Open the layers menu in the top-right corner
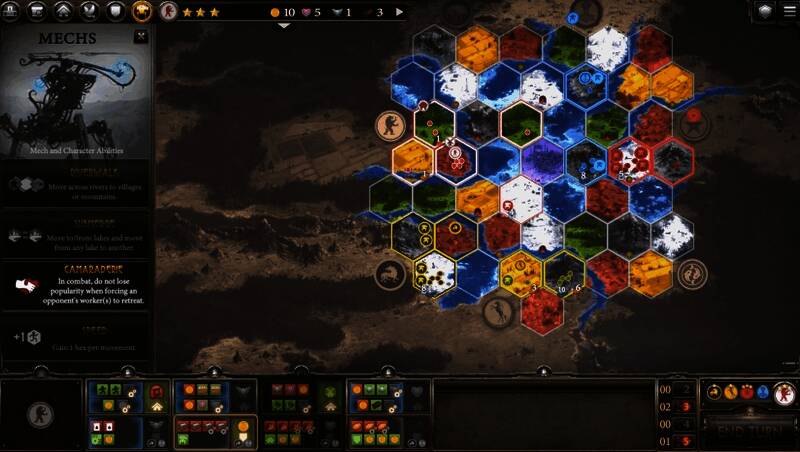The image size is (800, 452). pyautogui.click(x=766, y=11)
